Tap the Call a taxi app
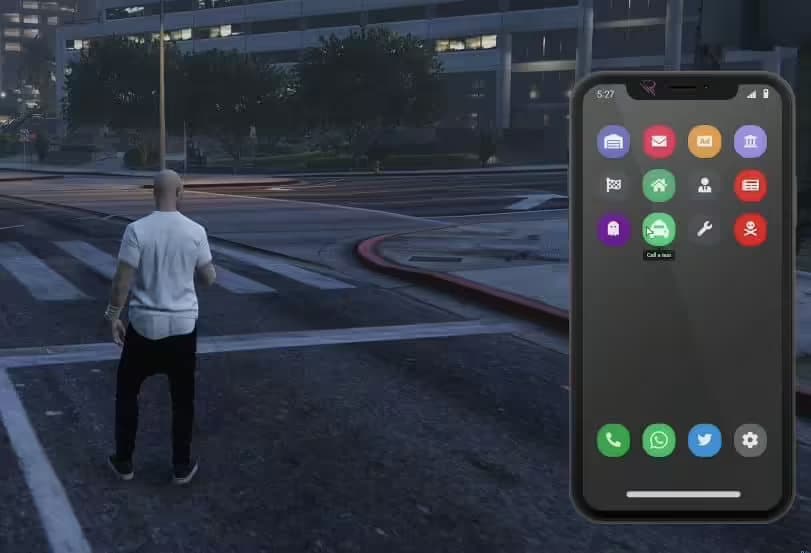 click(659, 229)
